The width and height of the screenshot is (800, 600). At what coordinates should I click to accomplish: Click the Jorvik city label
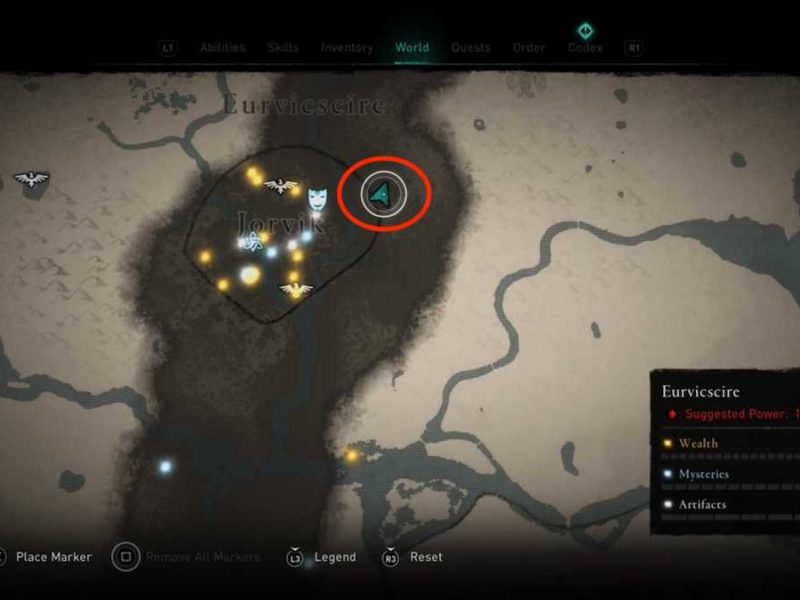pos(282,221)
